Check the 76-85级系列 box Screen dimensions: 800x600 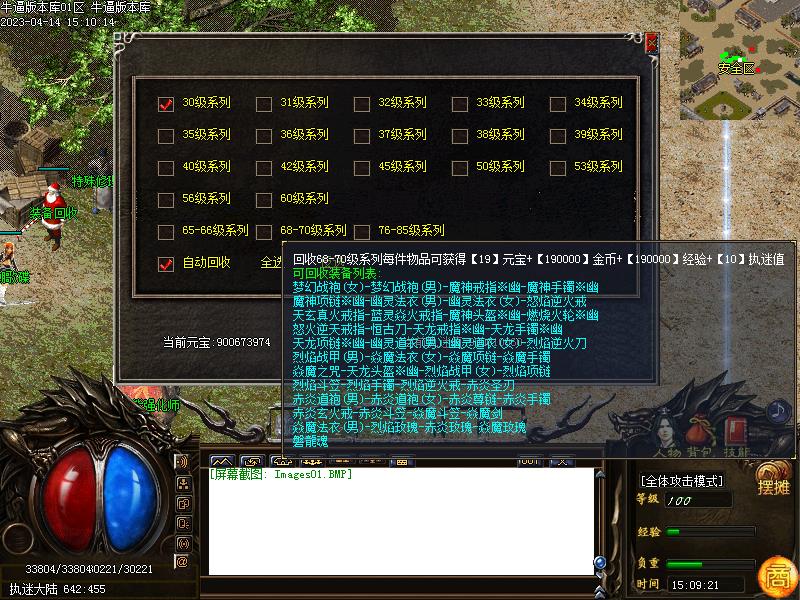point(362,232)
